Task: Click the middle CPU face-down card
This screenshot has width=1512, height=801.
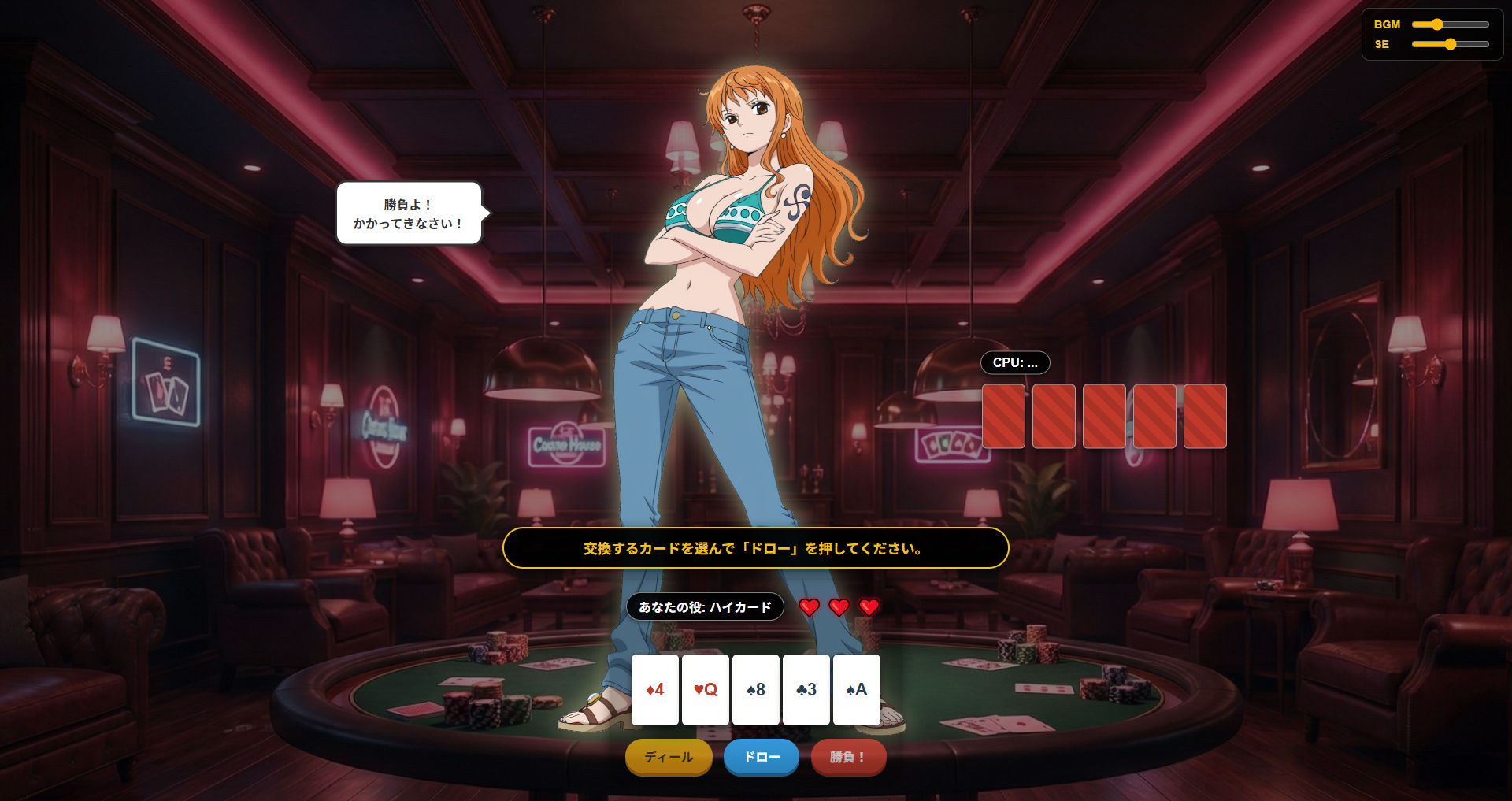Action: point(1105,416)
